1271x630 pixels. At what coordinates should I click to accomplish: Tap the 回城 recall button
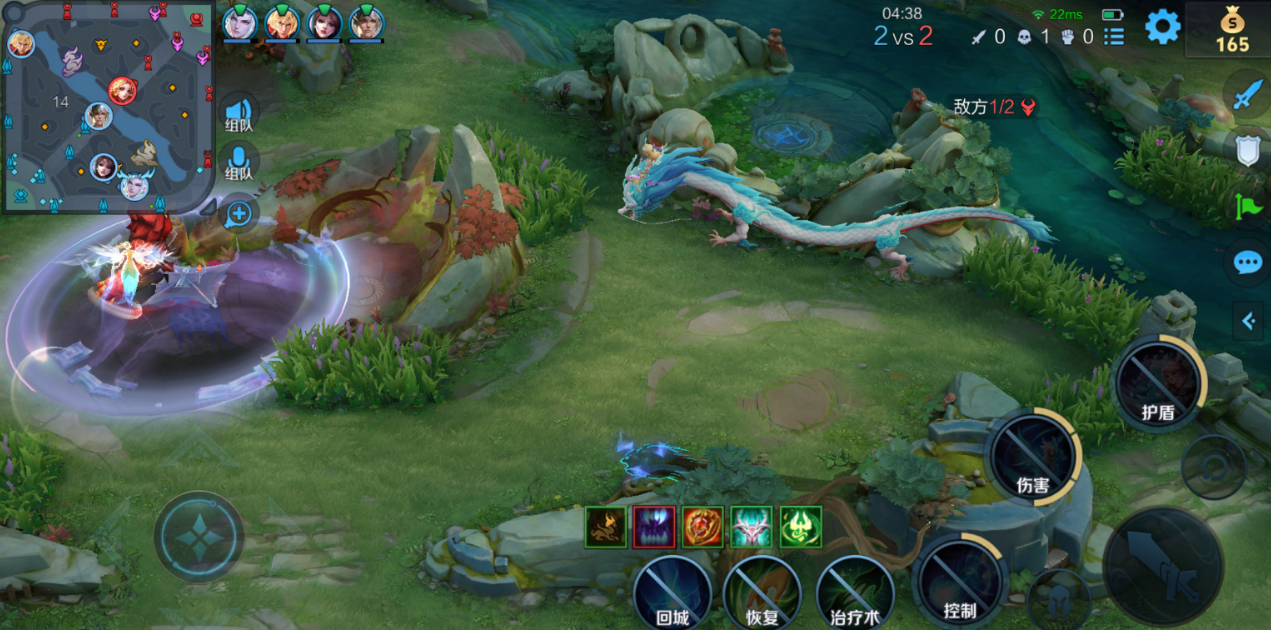pos(673,592)
